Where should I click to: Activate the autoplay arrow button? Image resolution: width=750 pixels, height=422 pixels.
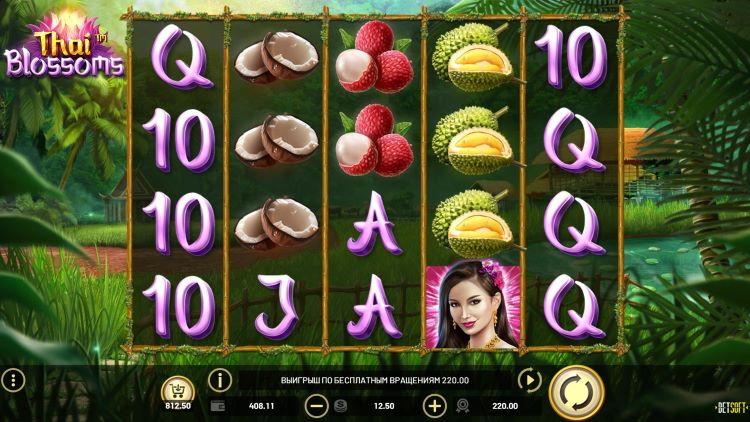529,380
